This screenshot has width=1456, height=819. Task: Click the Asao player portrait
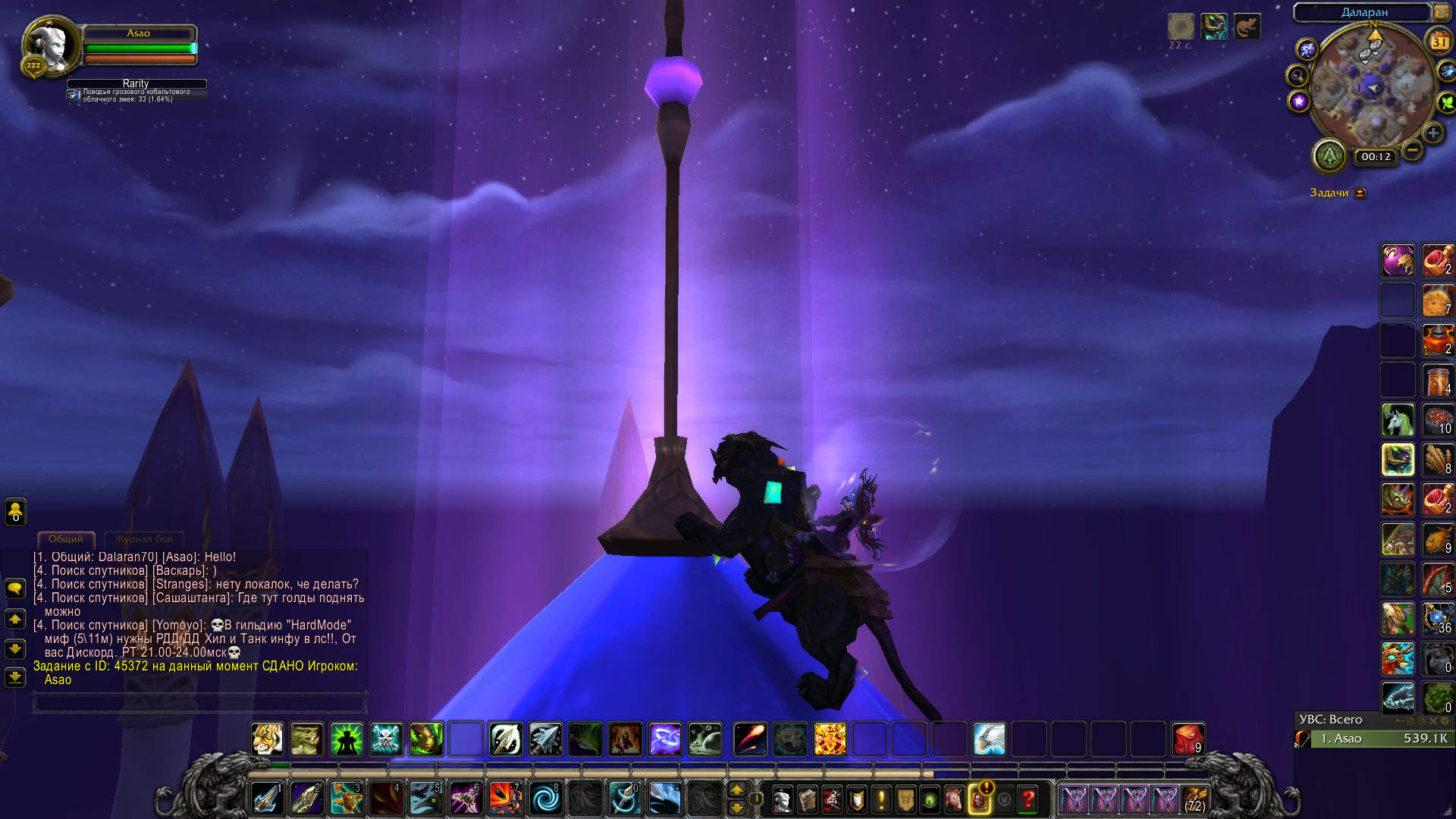(x=51, y=45)
